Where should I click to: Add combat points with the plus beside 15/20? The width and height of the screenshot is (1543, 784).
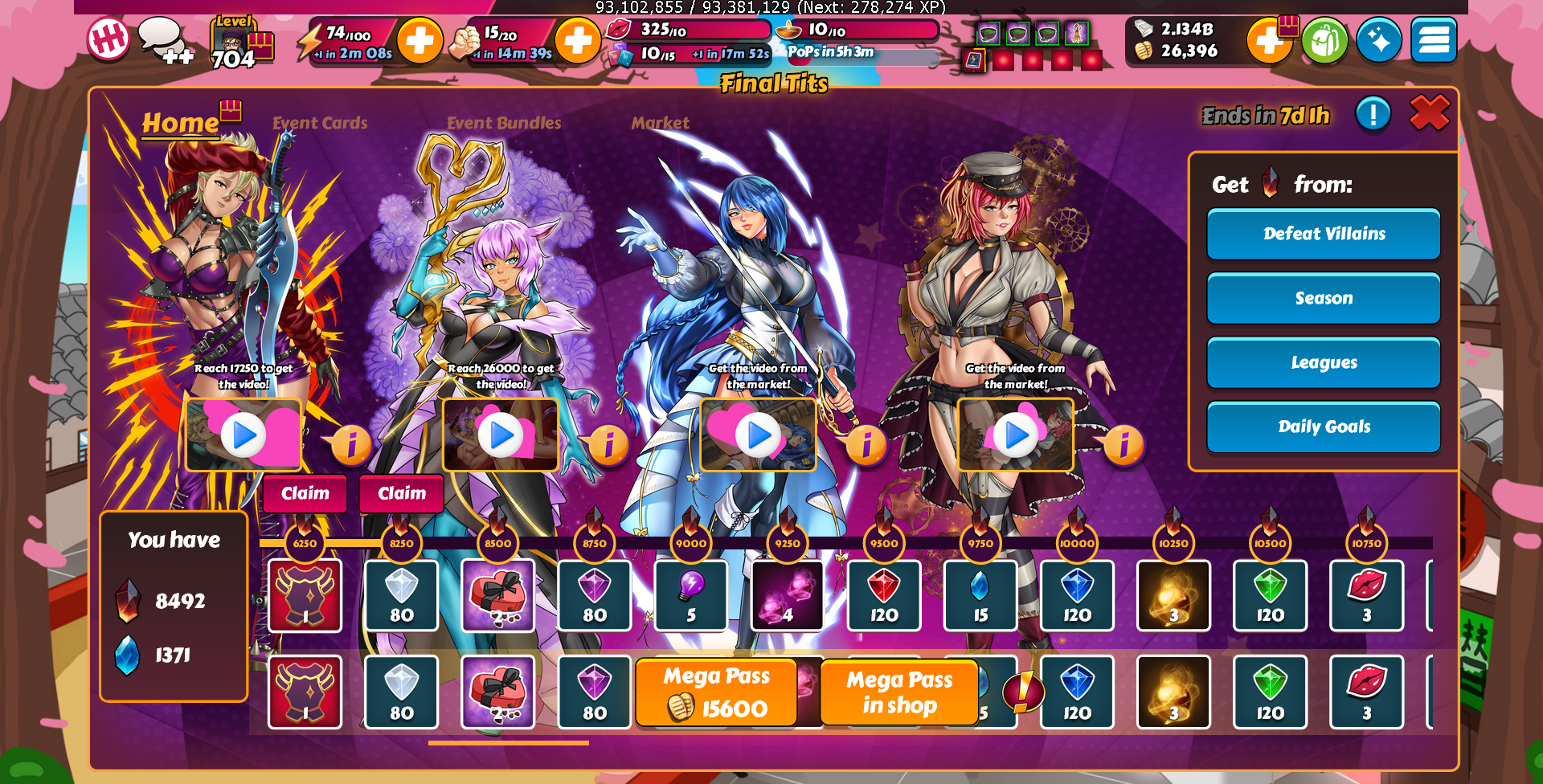(578, 40)
